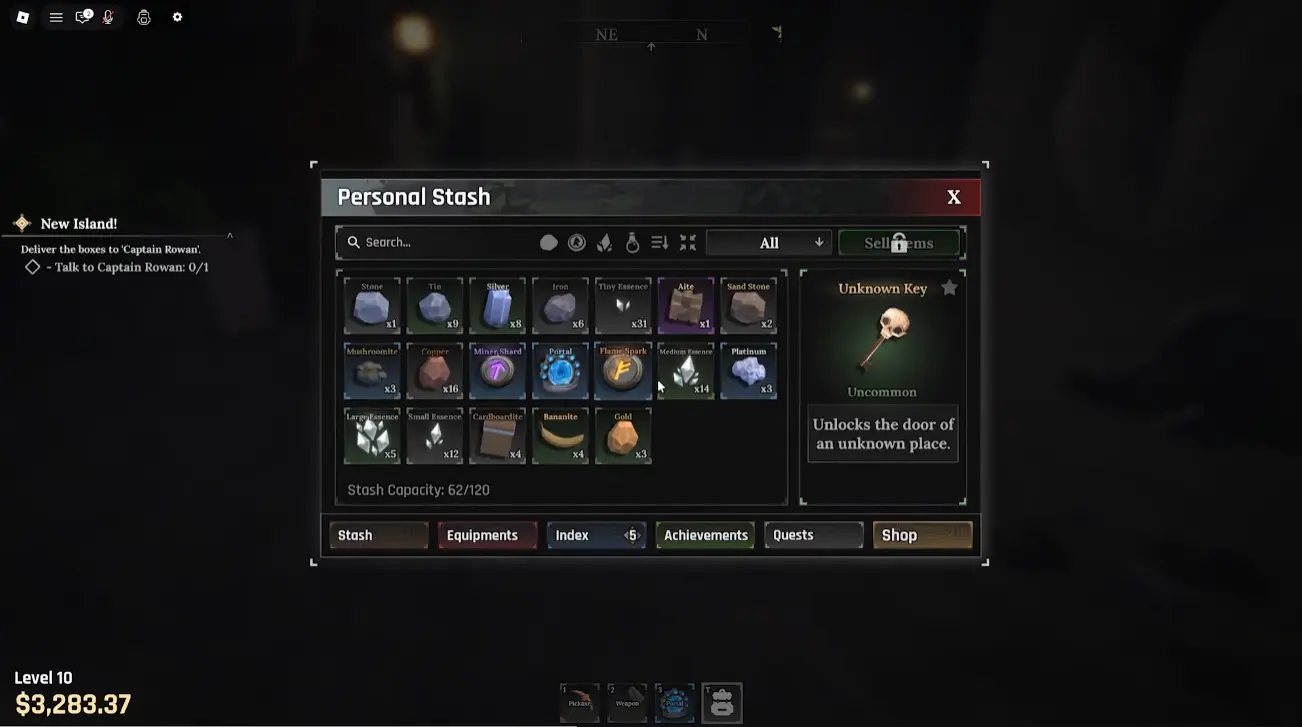Select the potion flask filter icon

point(632,242)
